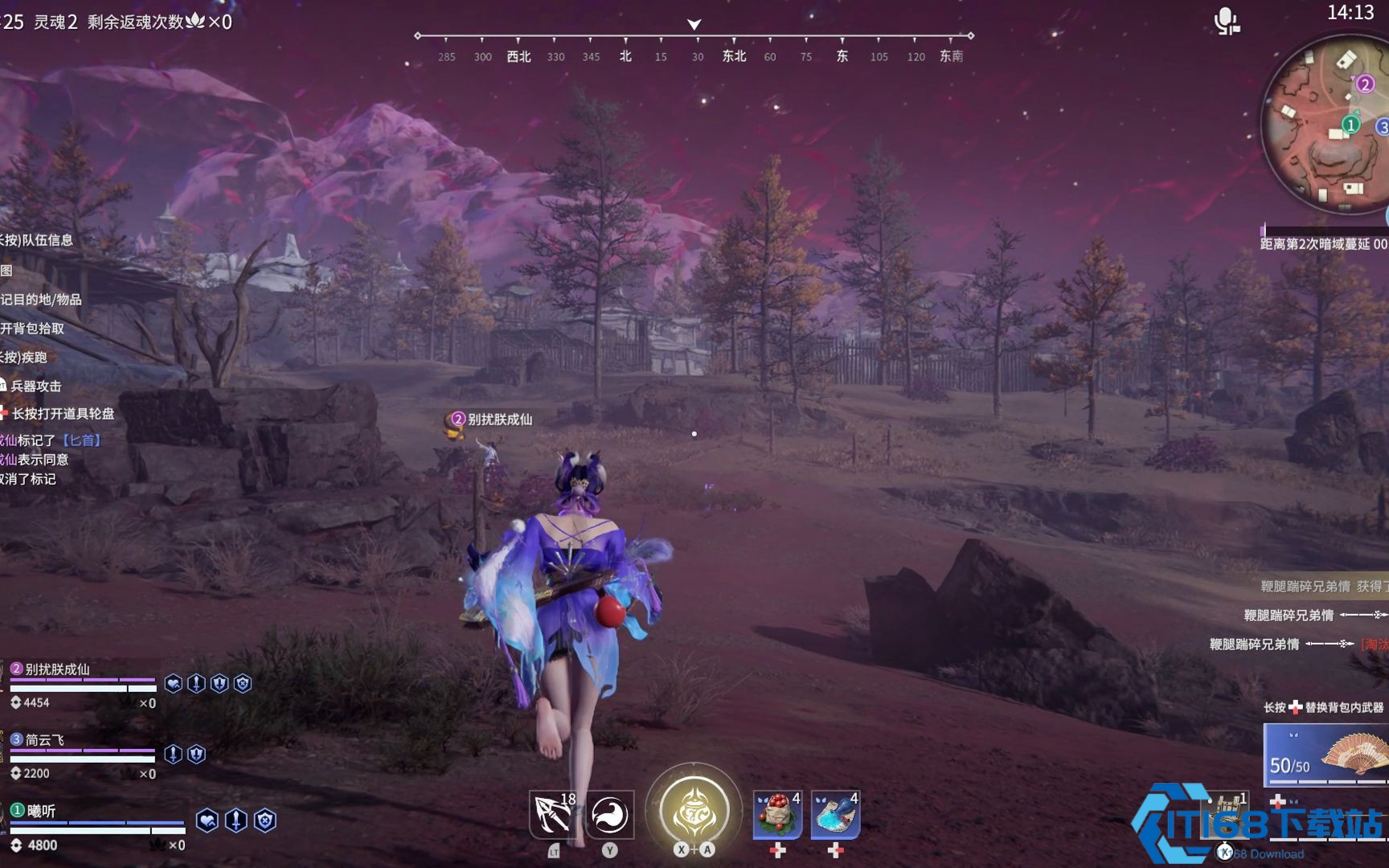Toggle the marker icon beside 简云飞's health bar
Image resolution: width=1389 pixels, height=868 pixels.
point(172,753)
